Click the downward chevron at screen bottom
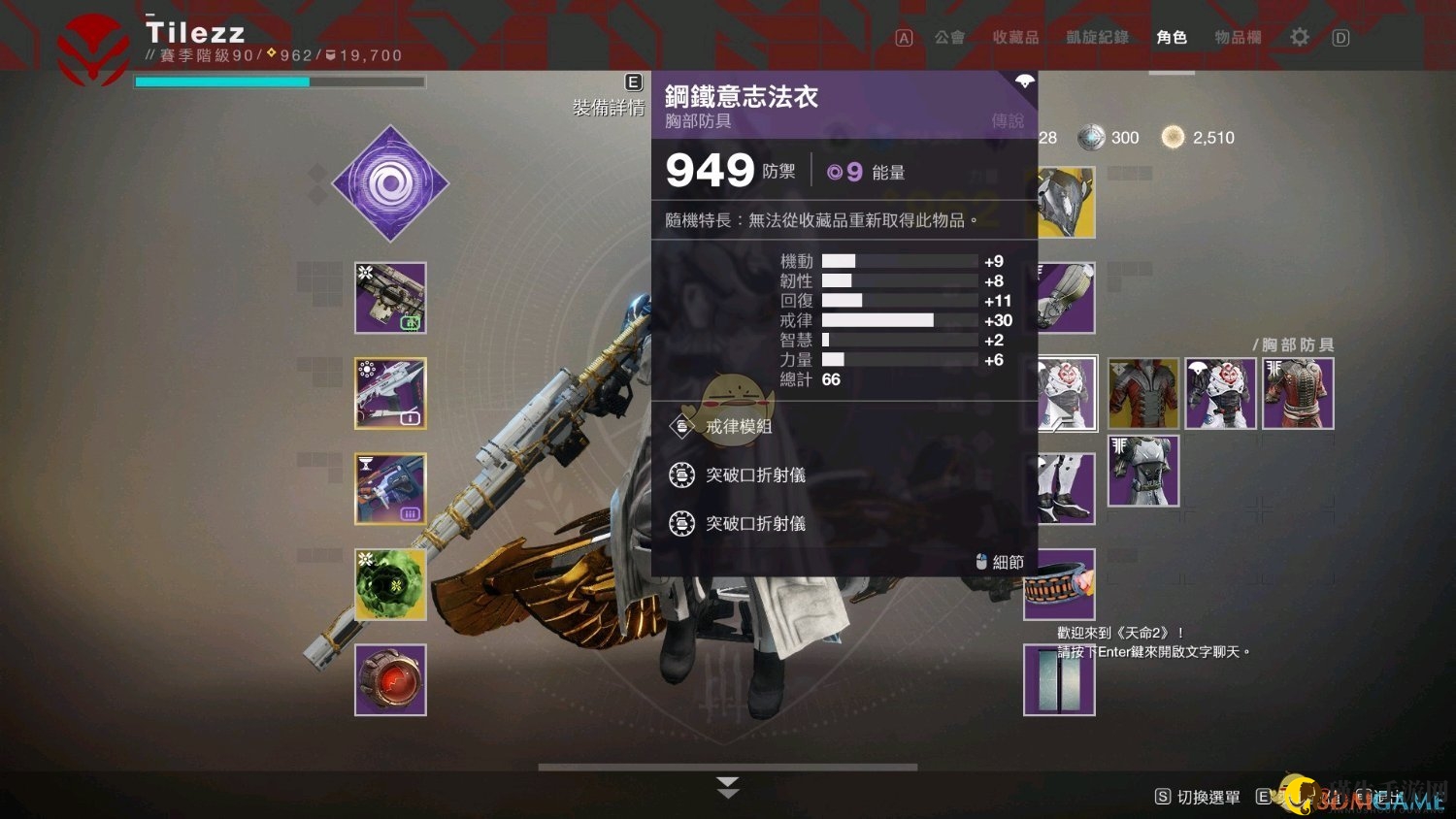The width and height of the screenshot is (1456, 819). point(728,787)
